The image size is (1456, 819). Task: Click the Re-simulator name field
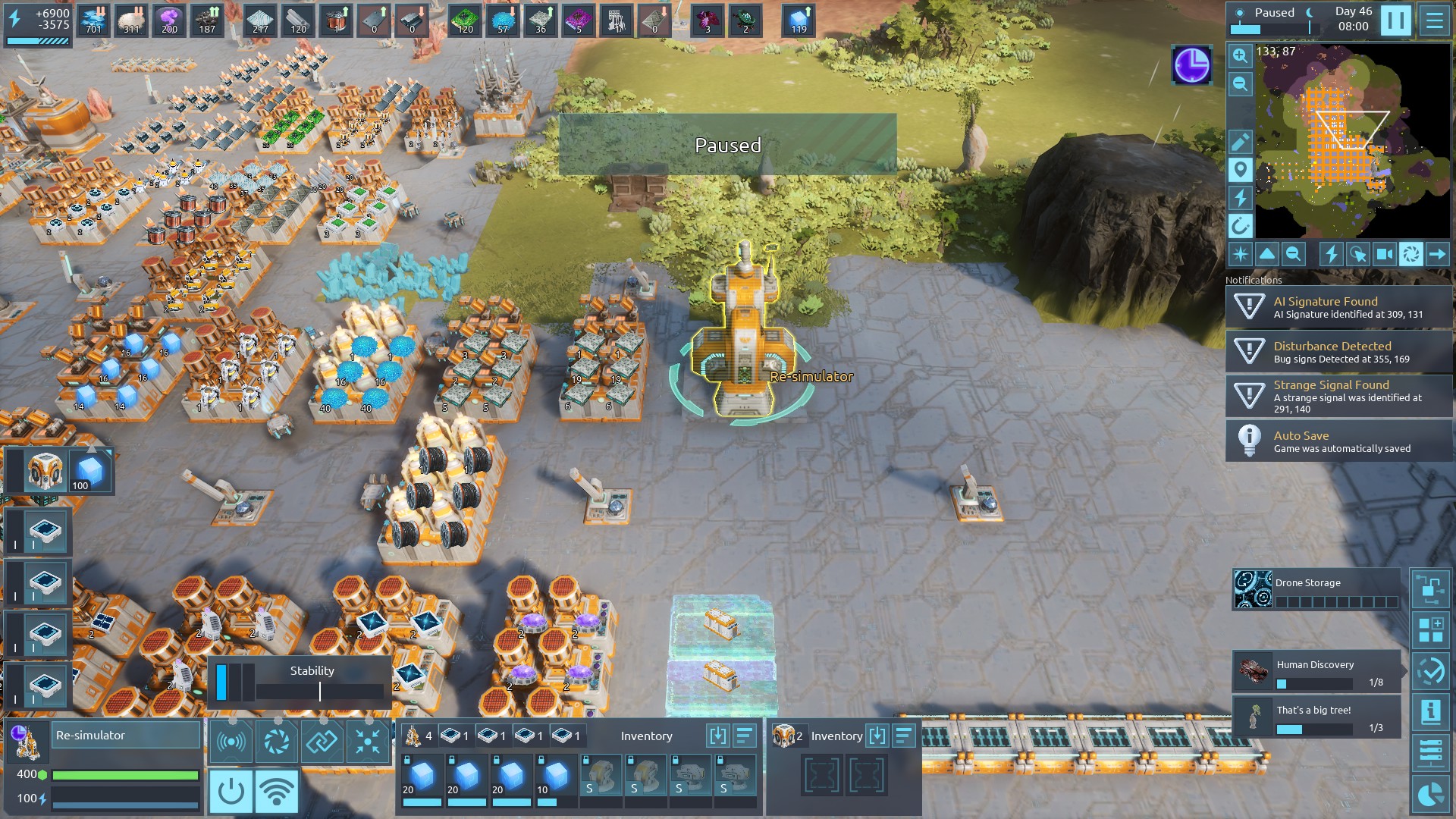click(x=126, y=736)
